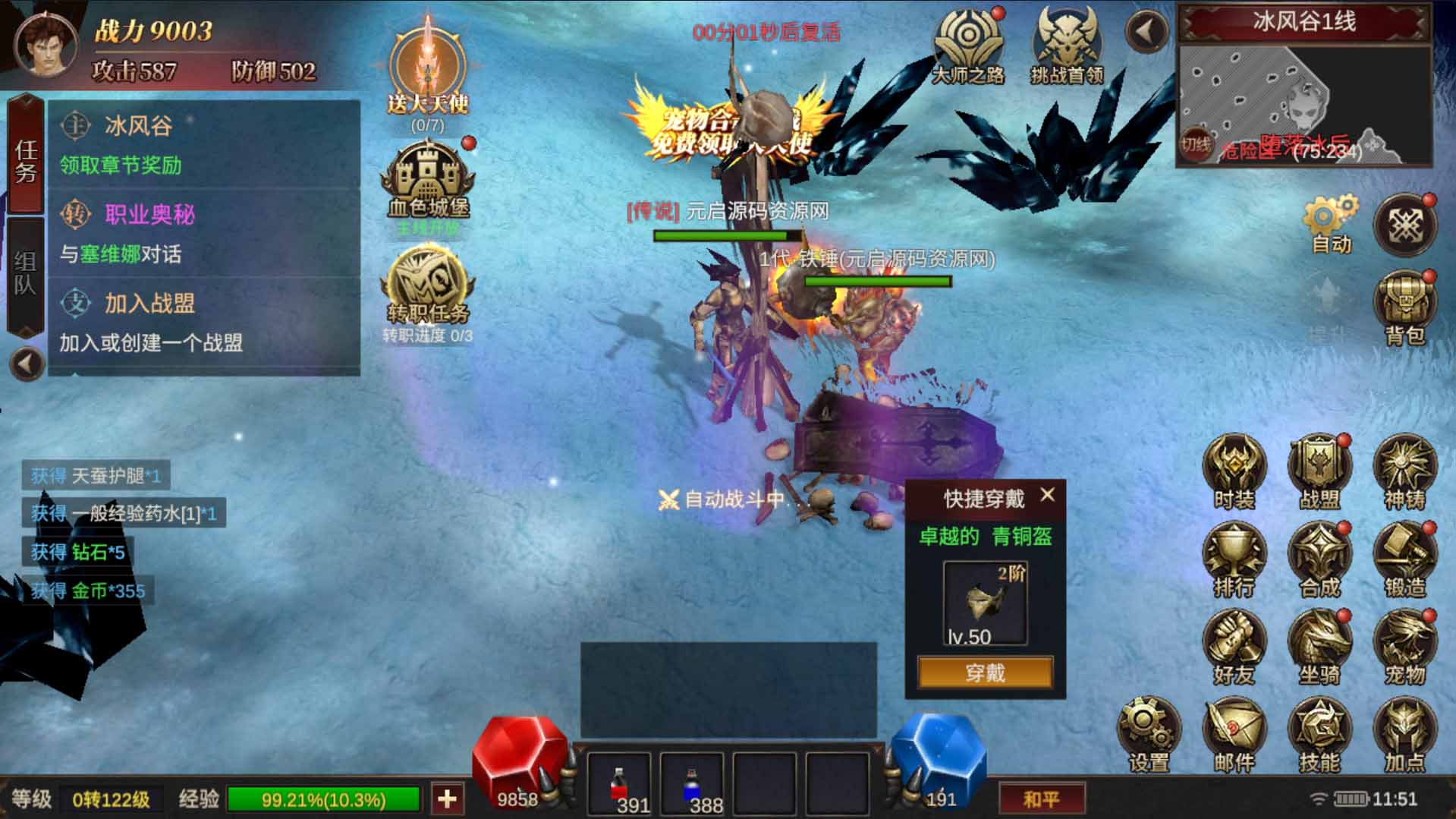
Task: Open the 邮件 mail inbox
Action: point(1234,734)
